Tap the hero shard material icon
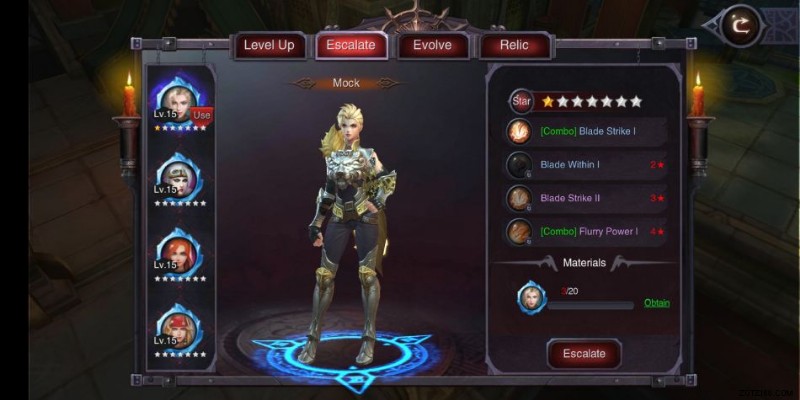 pyautogui.click(x=532, y=297)
